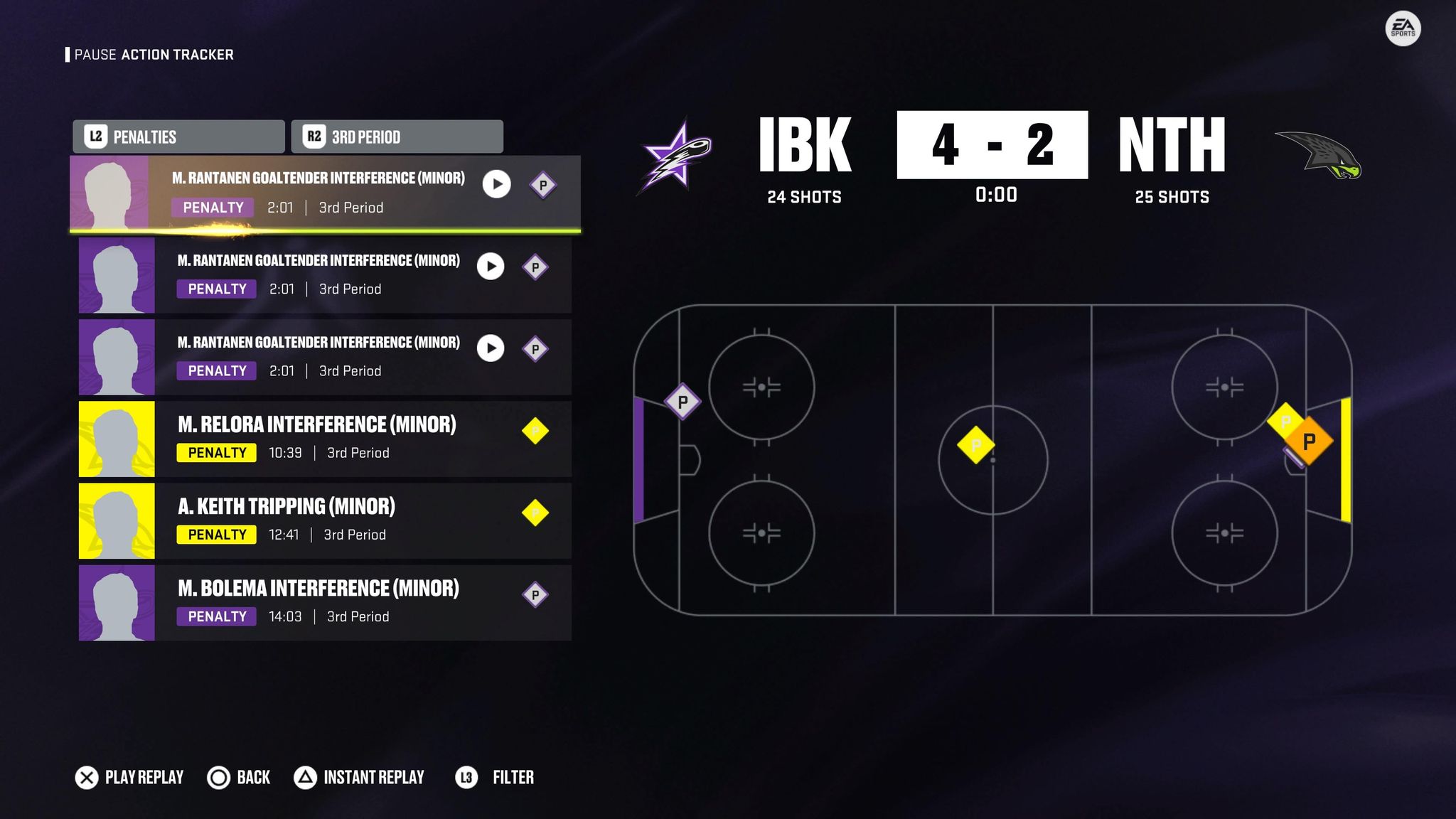This screenshot has width=1456, height=819.
Task: Play the replay on the highlighted Rantanen row
Action: [x=496, y=184]
